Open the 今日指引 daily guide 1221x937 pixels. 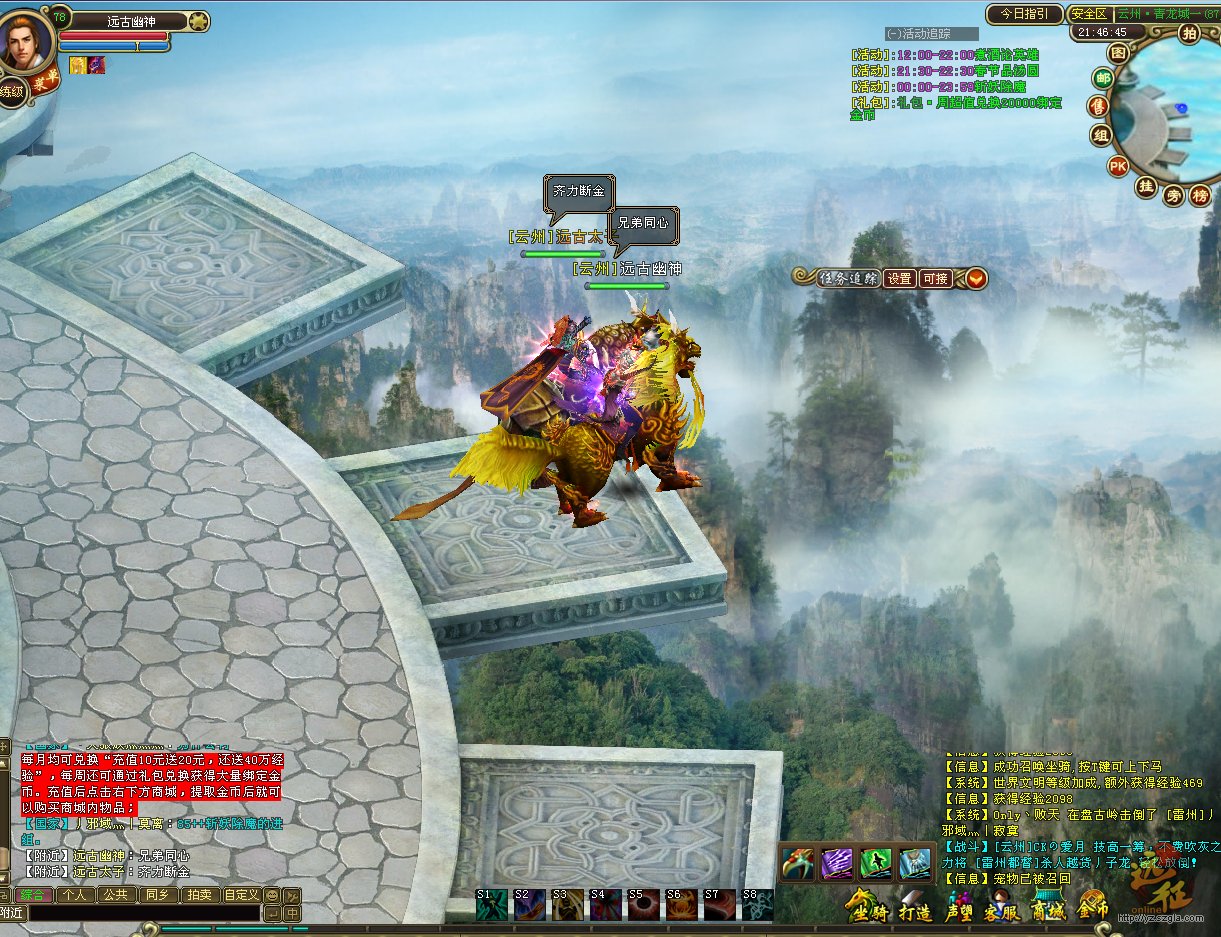(1023, 14)
